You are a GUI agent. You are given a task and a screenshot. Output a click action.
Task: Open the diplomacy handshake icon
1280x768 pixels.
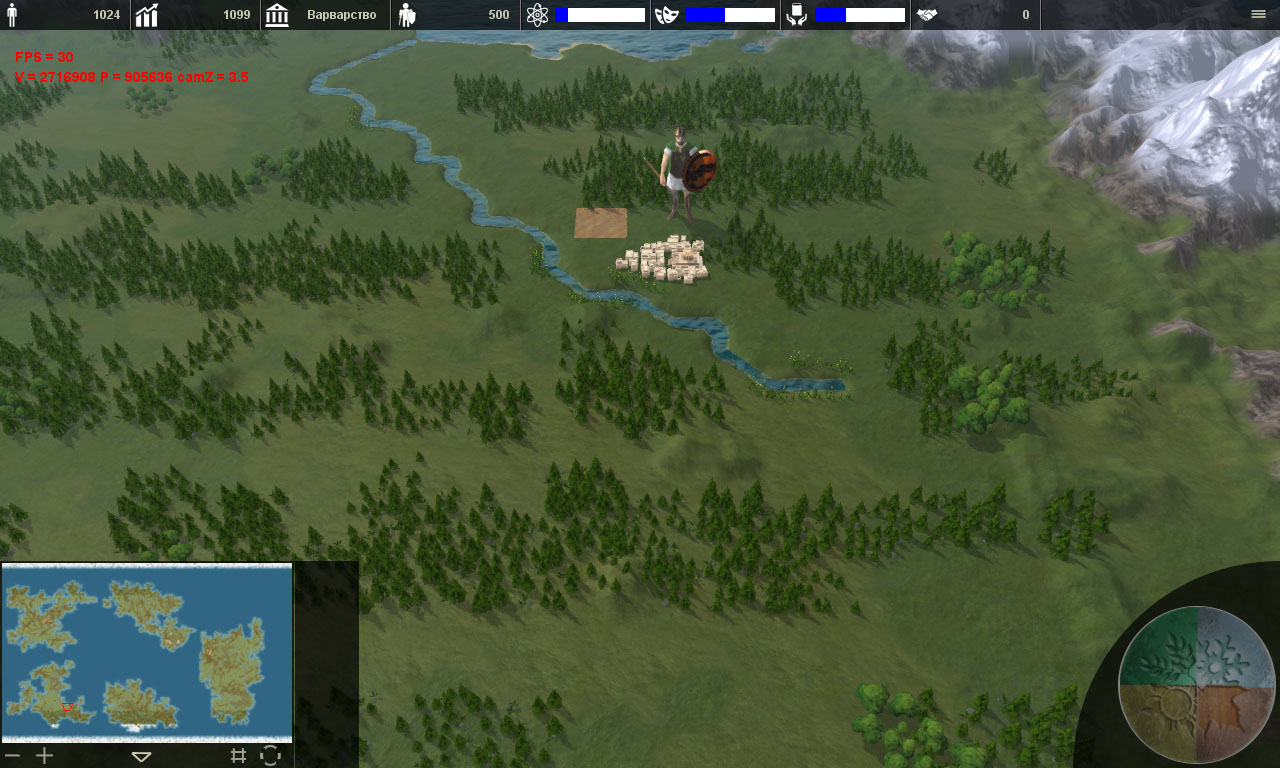[x=927, y=15]
